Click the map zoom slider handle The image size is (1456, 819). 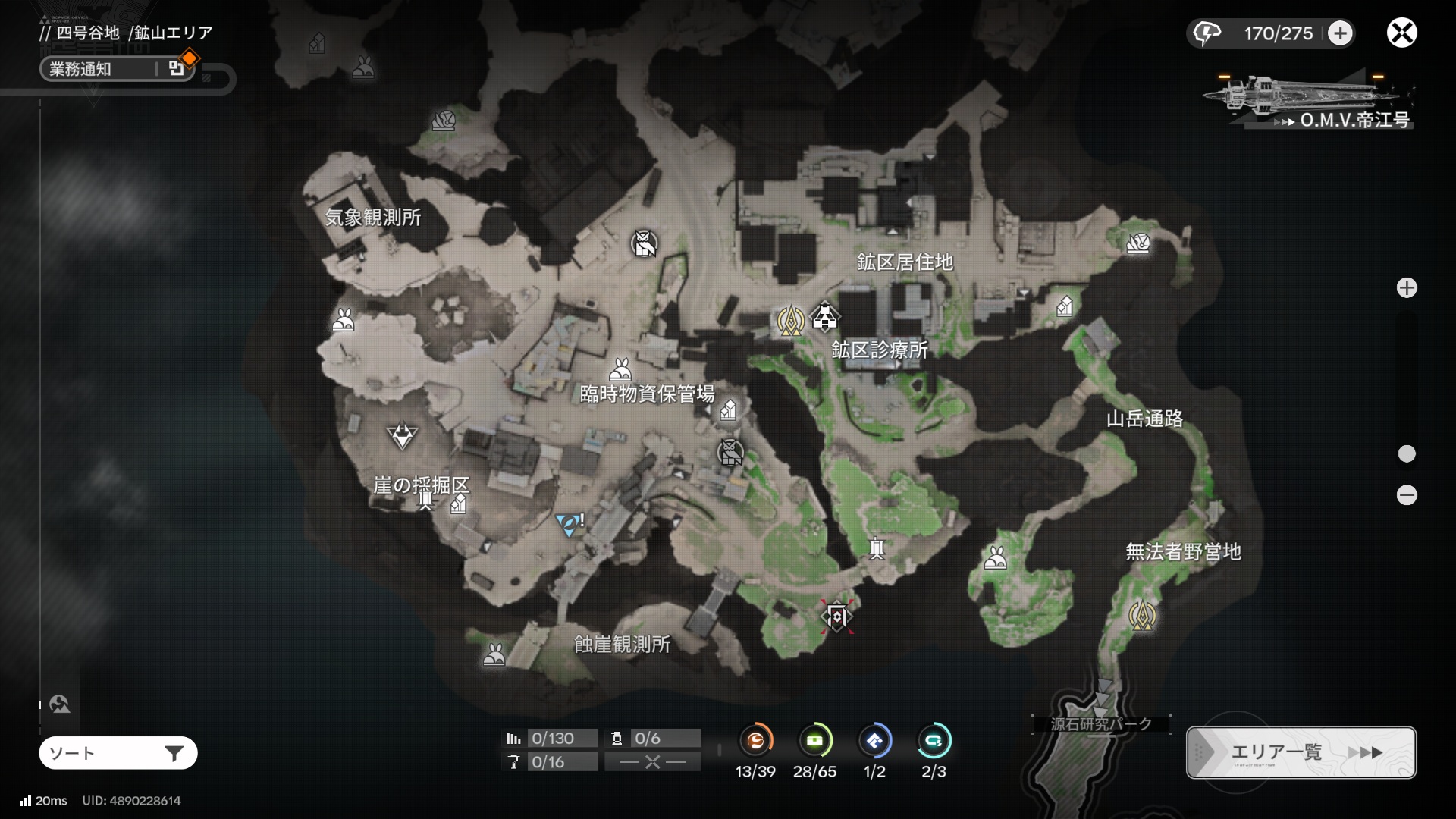tap(1407, 453)
